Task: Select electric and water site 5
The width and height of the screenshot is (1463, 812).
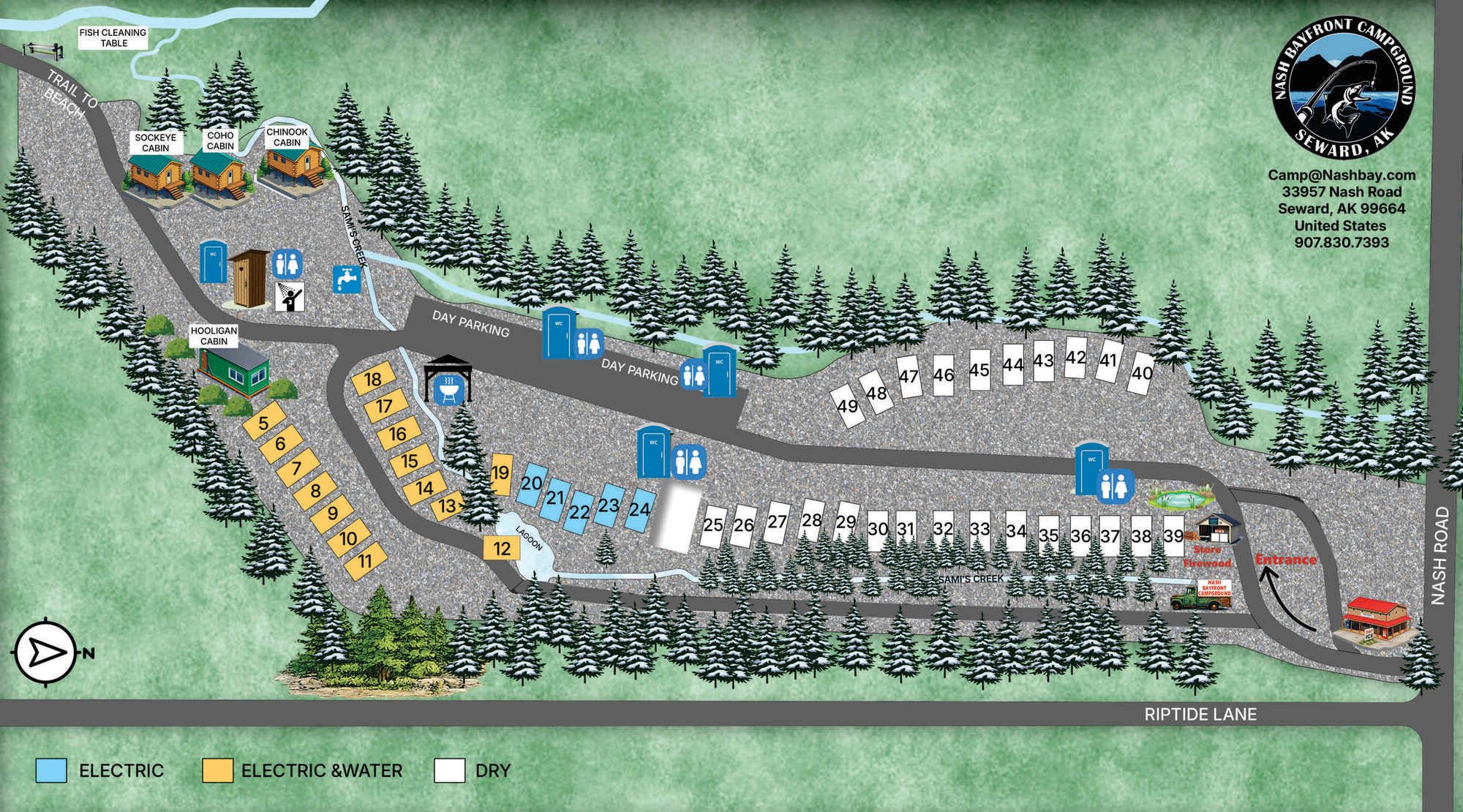Action: (263, 422)
